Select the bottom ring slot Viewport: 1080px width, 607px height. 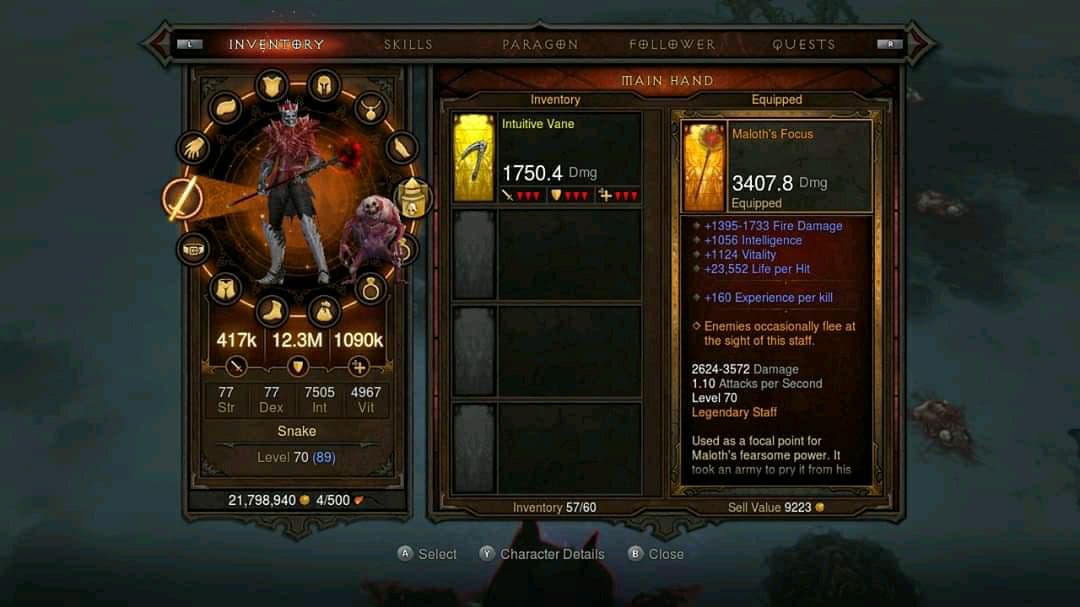coord(370,290)
